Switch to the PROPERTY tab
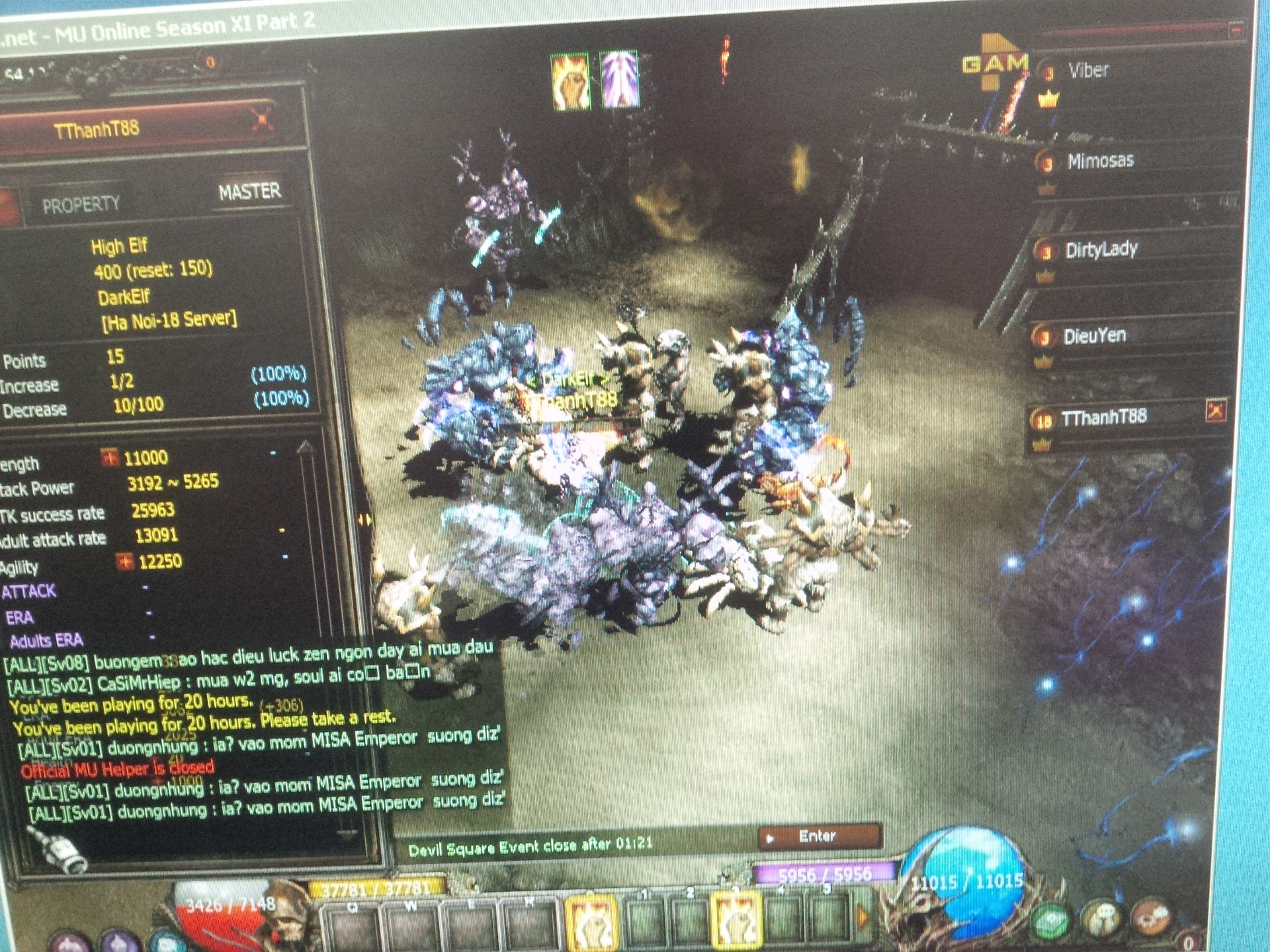Image resolution: width=1270 pixels, height=952 pixels. [81, 205]
